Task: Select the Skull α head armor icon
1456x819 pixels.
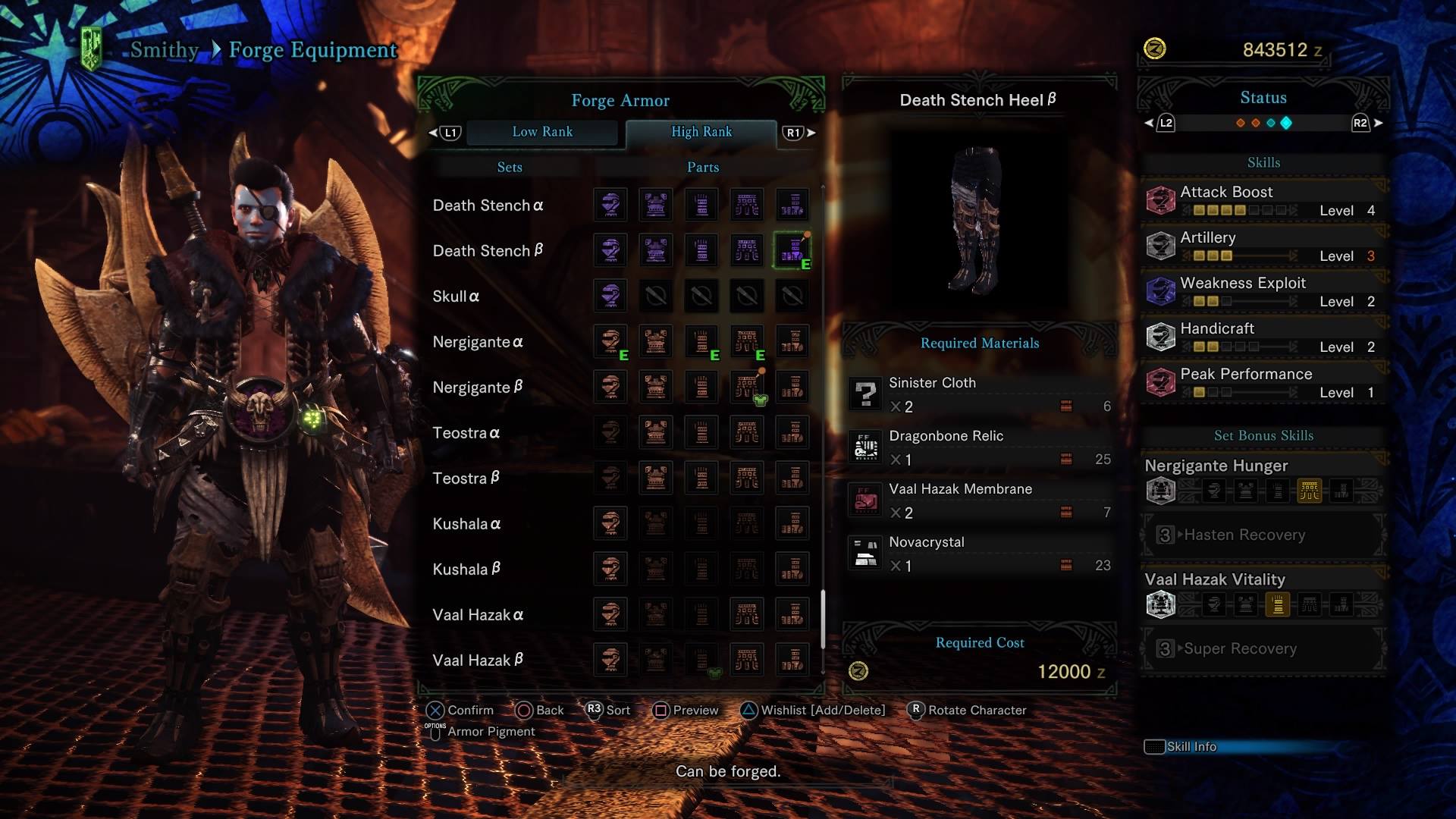Action: pos(610,296)
